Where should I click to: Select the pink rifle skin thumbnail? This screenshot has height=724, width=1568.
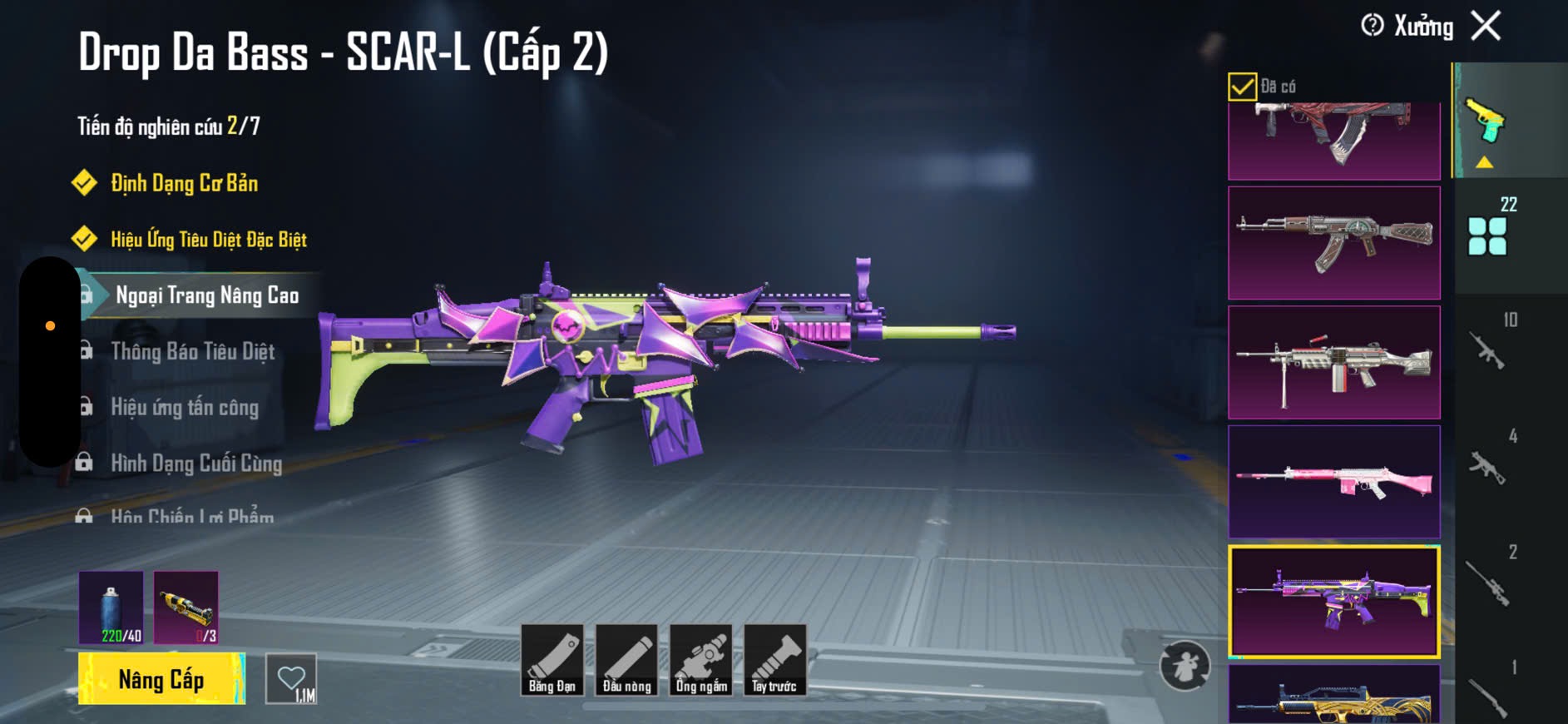click(x=1334, y=482)
